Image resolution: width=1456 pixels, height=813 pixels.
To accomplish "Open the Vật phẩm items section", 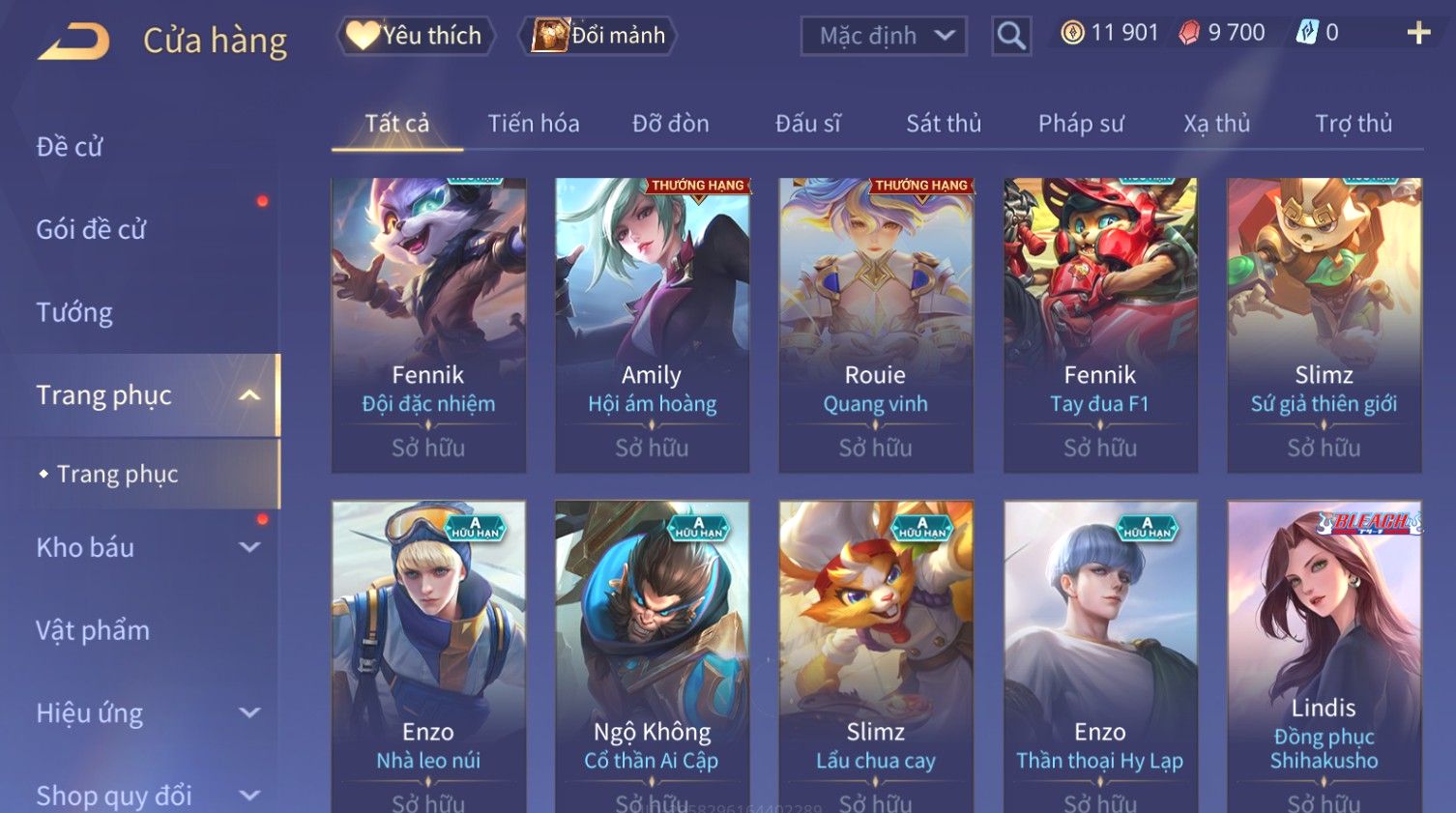I will pos(93,630).
